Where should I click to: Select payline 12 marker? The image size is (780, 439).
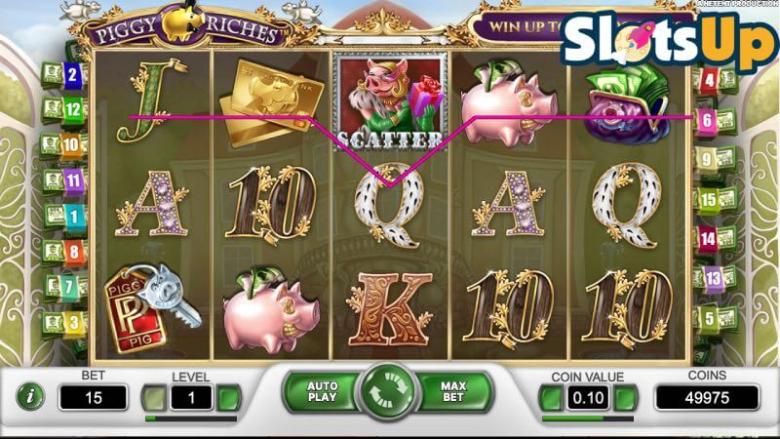coord(73,109)
